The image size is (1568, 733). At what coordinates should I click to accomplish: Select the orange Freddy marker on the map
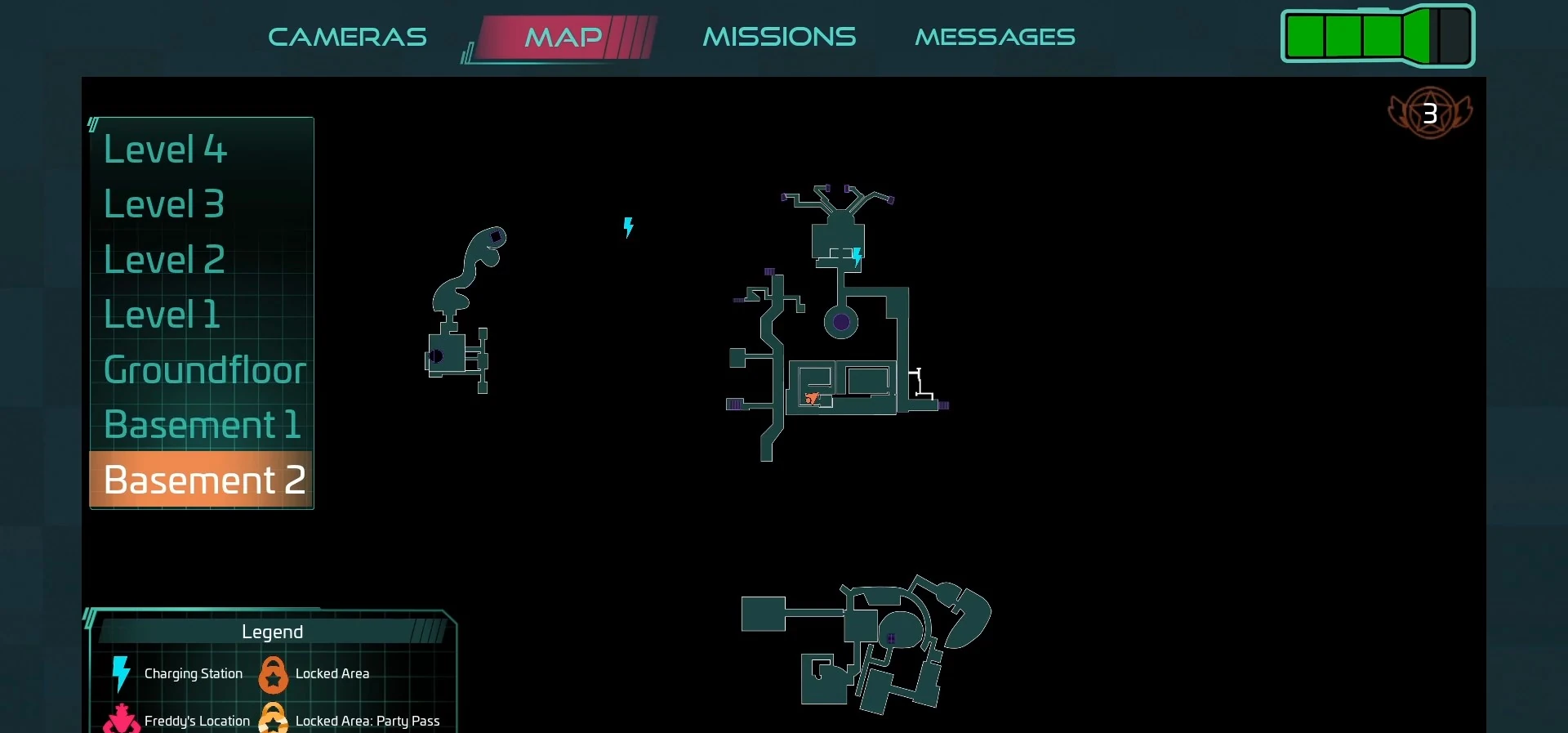tap(813, 400)
